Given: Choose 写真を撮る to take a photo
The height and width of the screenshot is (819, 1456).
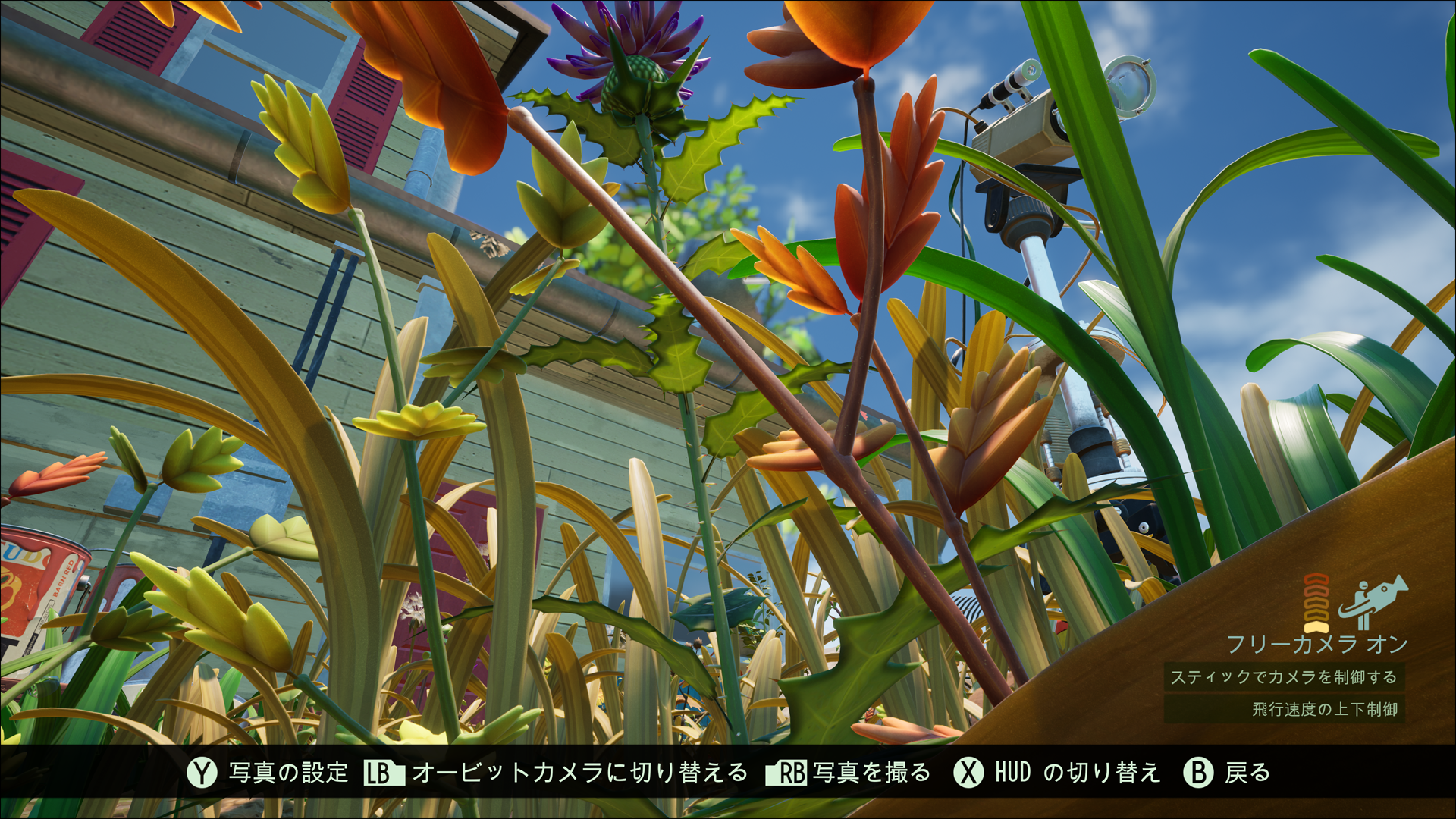Looking at the screenshot, I should pyautogui.click(x=848, y=773).
